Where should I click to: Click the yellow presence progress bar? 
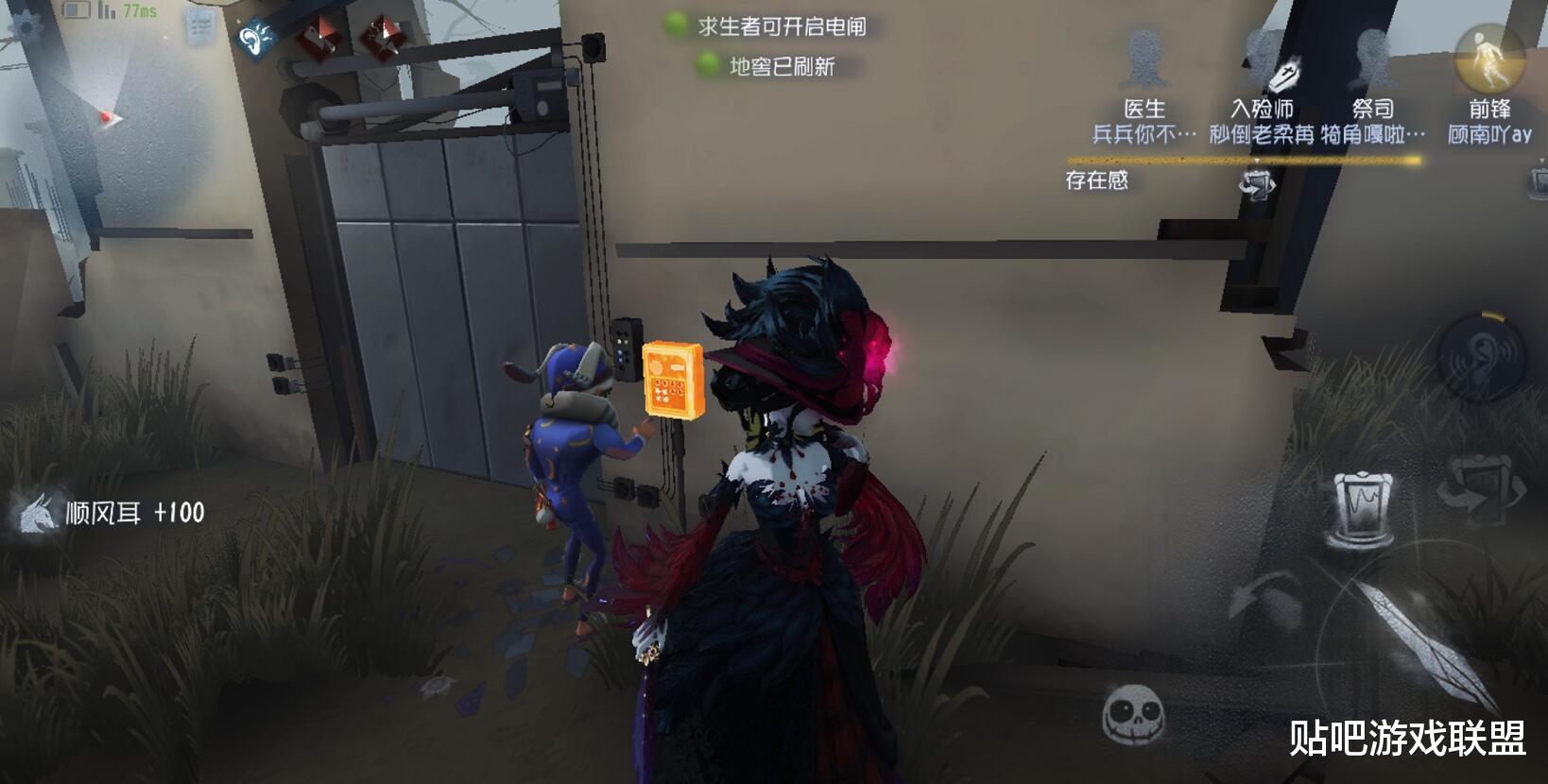tap(1247, 161)
